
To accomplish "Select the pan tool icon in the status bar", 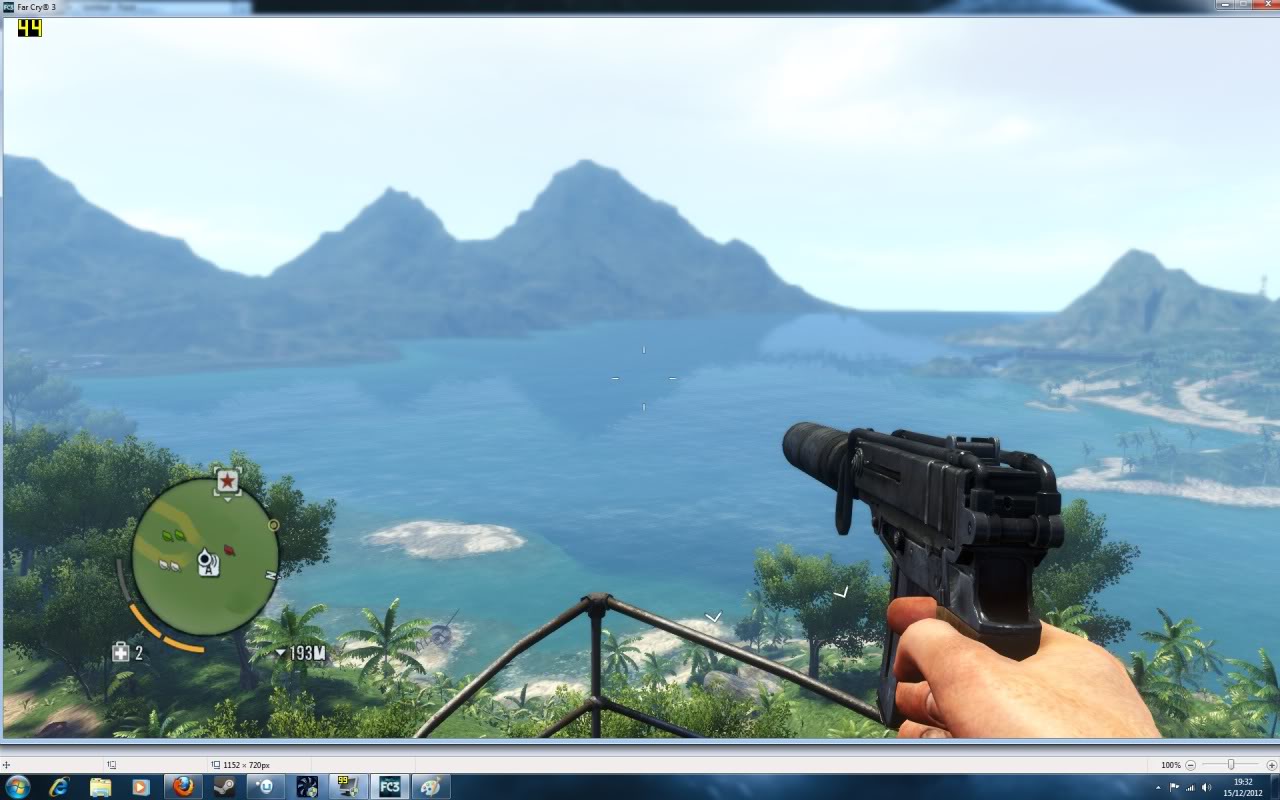I will point(6,764).
